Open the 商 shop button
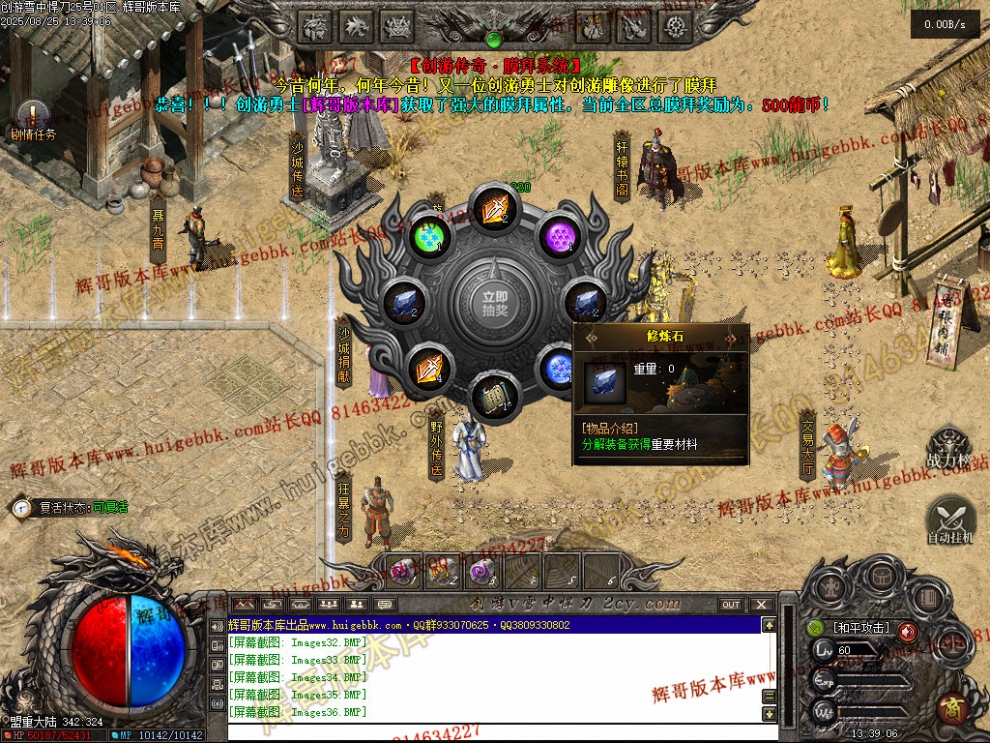Screen dimensions: 990x743 pyautogui.click(x=951, y=708)
